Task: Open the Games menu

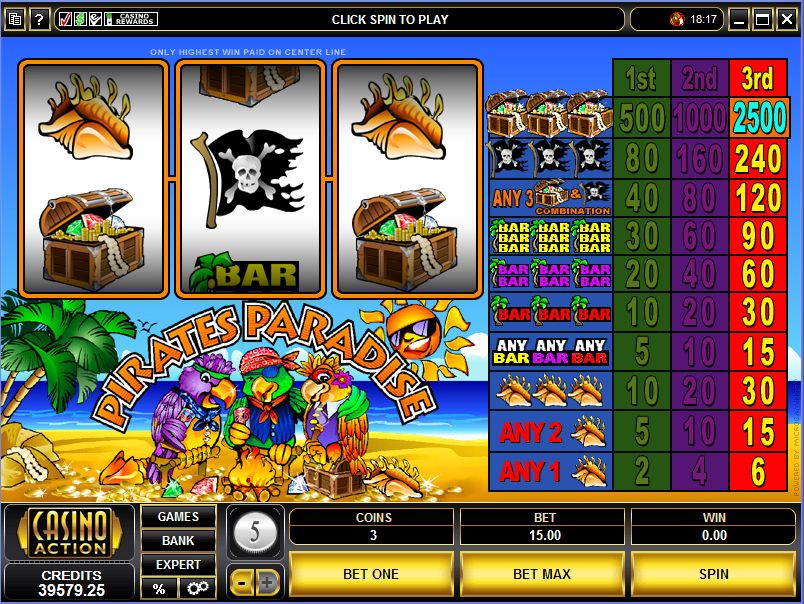Action: point(178,517)
